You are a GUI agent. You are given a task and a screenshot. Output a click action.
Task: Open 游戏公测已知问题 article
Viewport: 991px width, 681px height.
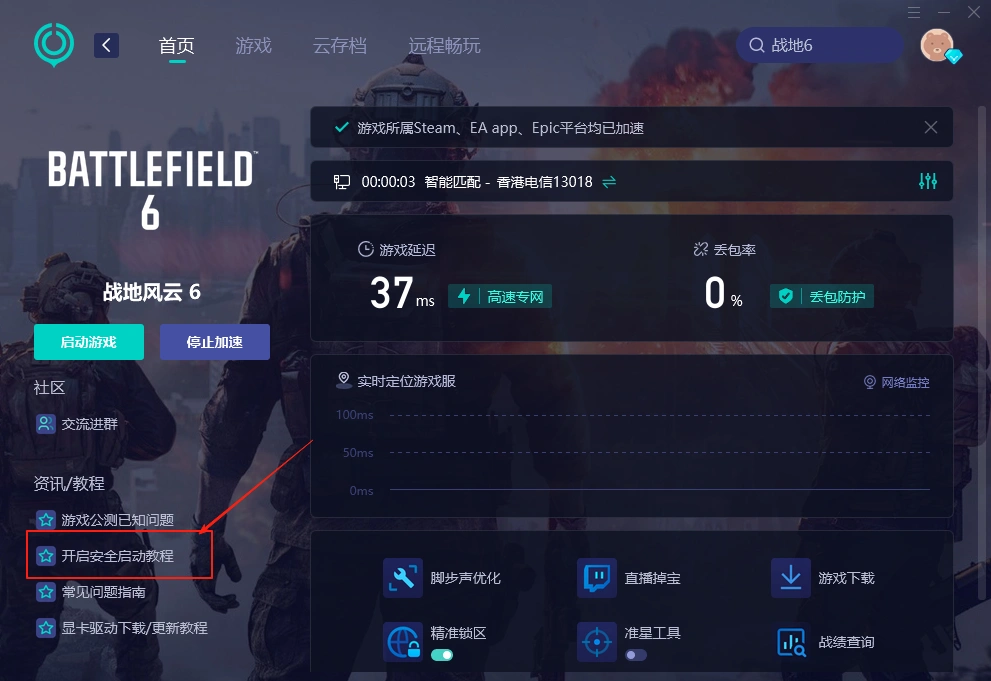click(x=117, y=520)
